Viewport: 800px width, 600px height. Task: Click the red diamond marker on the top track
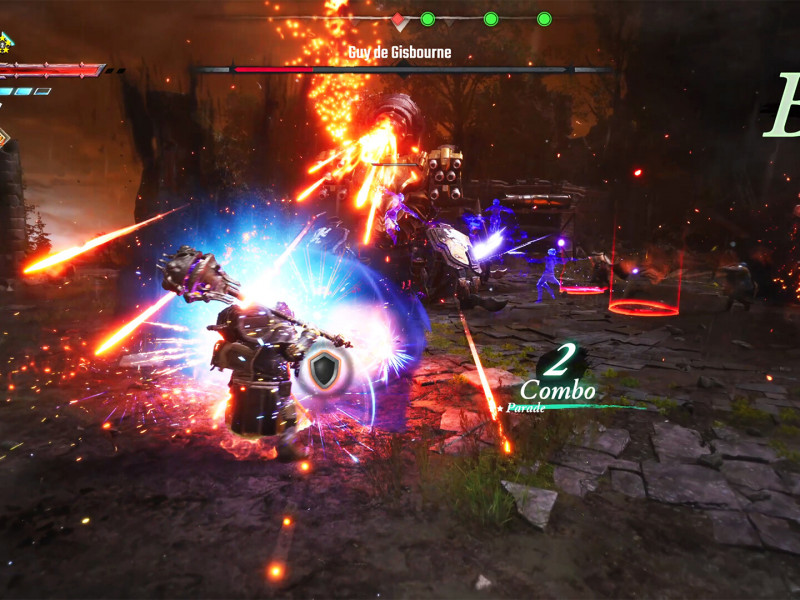tap(398, 19)
